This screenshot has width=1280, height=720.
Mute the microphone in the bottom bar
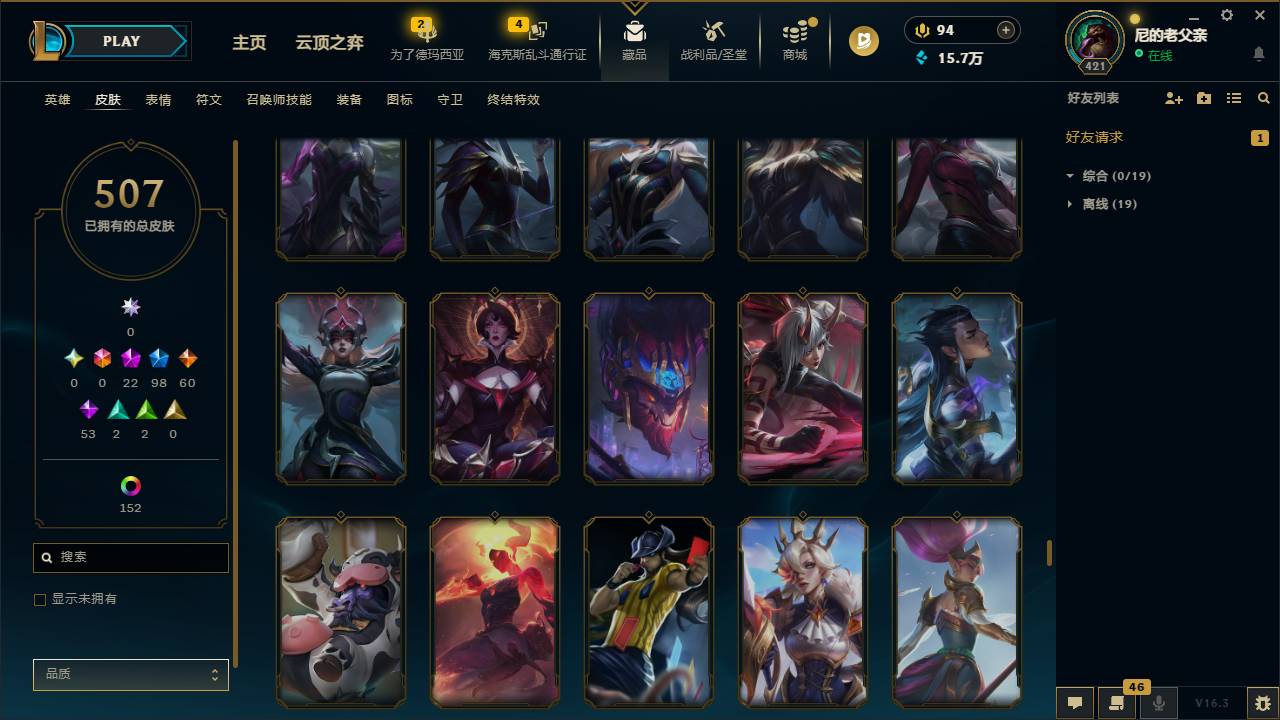[1158, 702]
